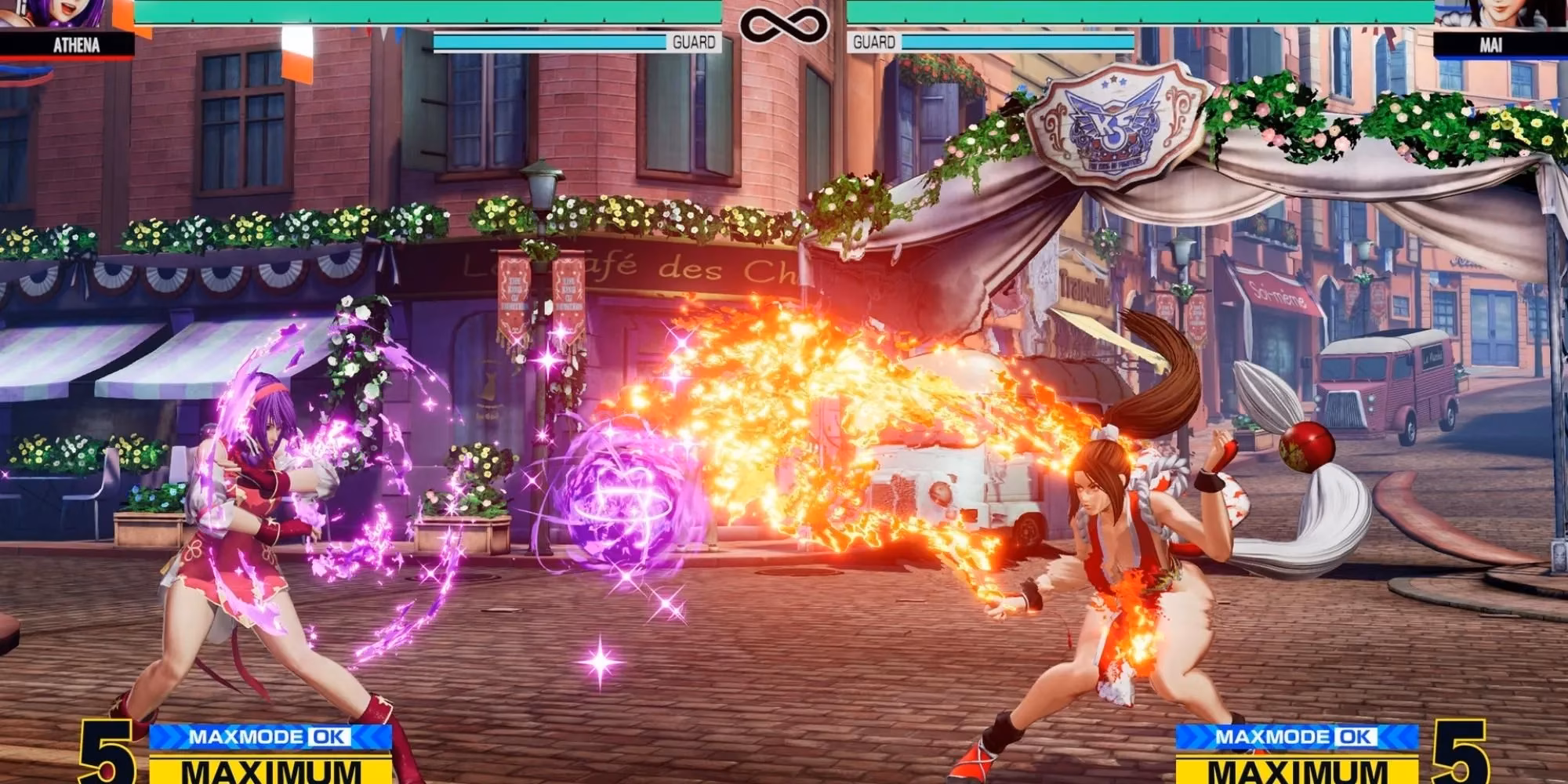Select Mai's character portrait
This screenshot has height=784, width=1568.
pyautogui.click(x=1499, y=14)
